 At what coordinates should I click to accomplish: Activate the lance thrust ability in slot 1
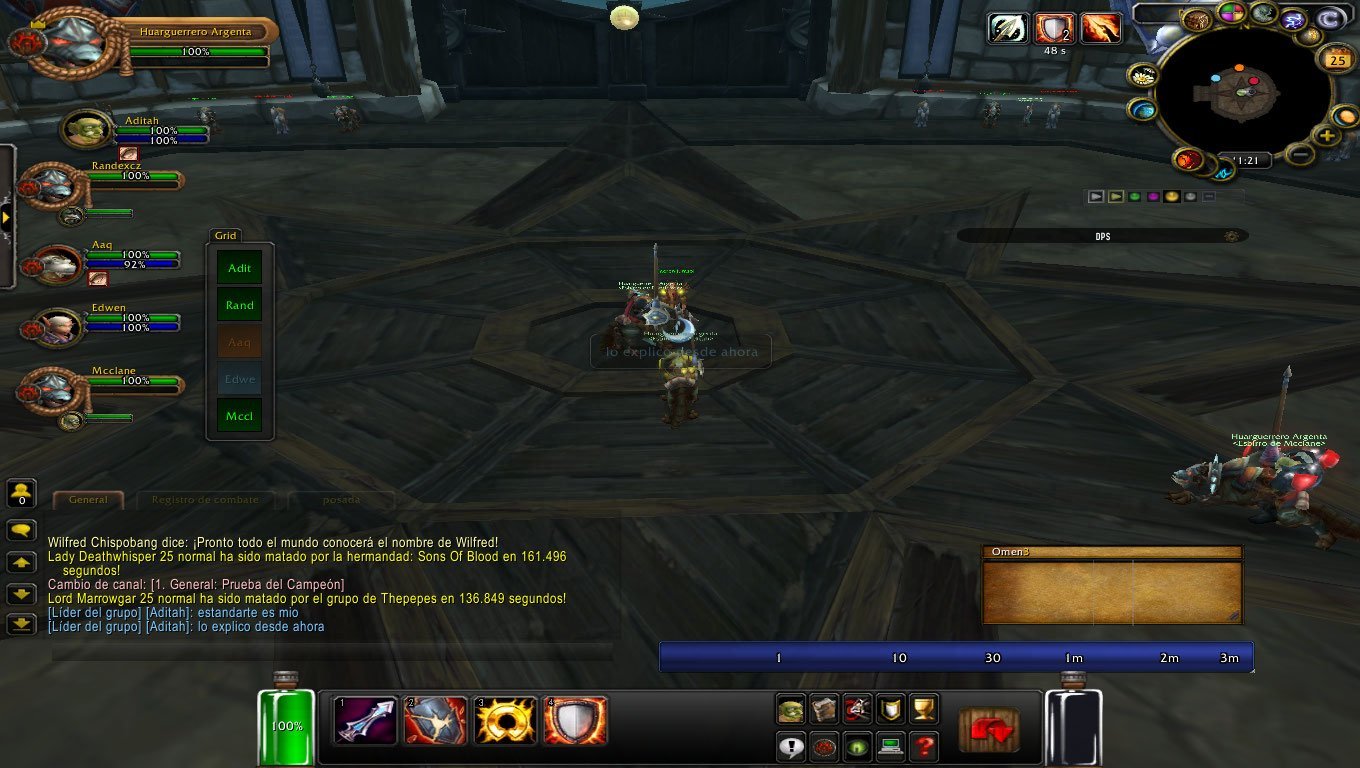point(366,720)
